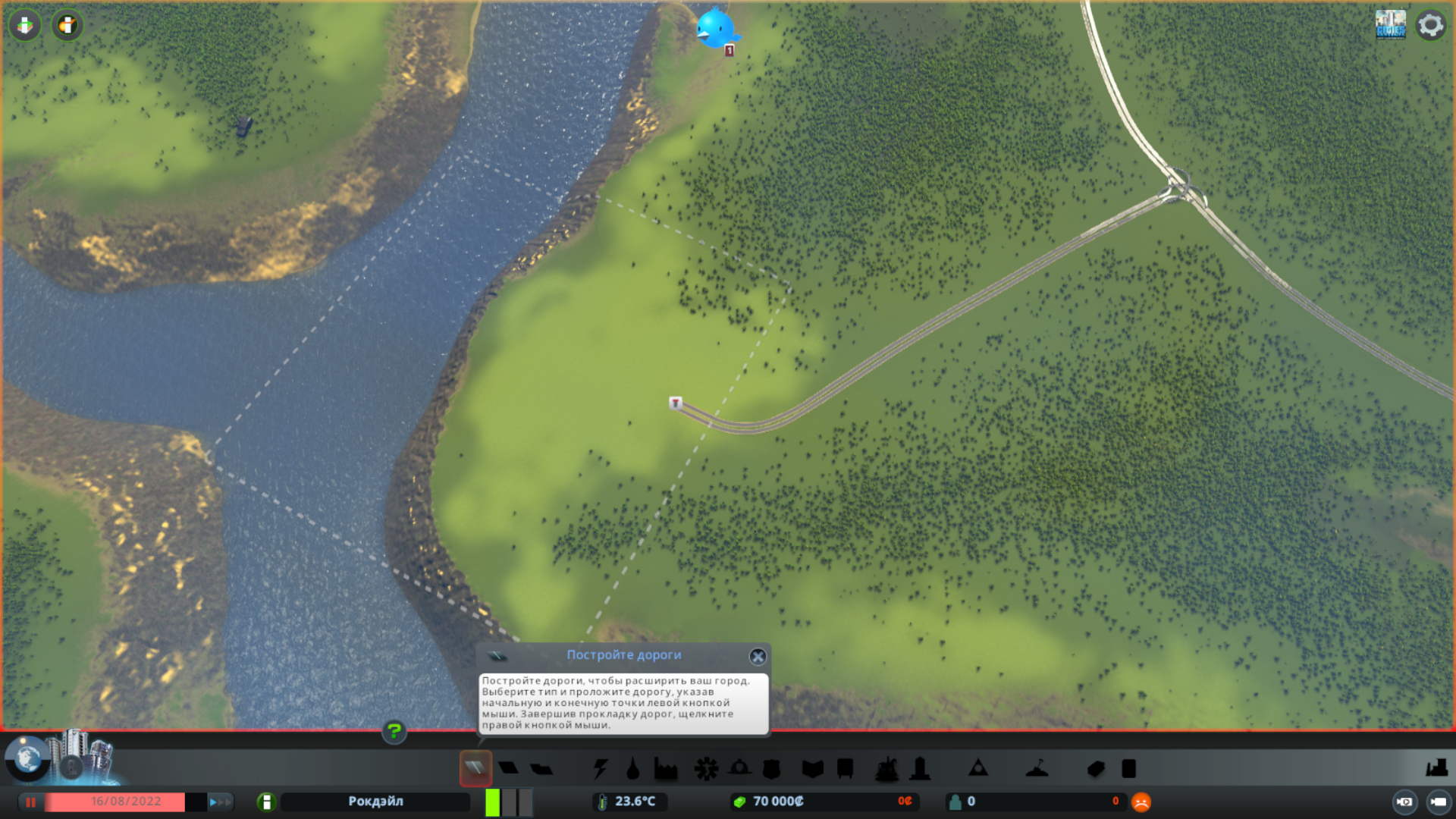The image size is (1456, 819).
Task: Open the economy panel showing 70 000₡
Action: point(779,802)
